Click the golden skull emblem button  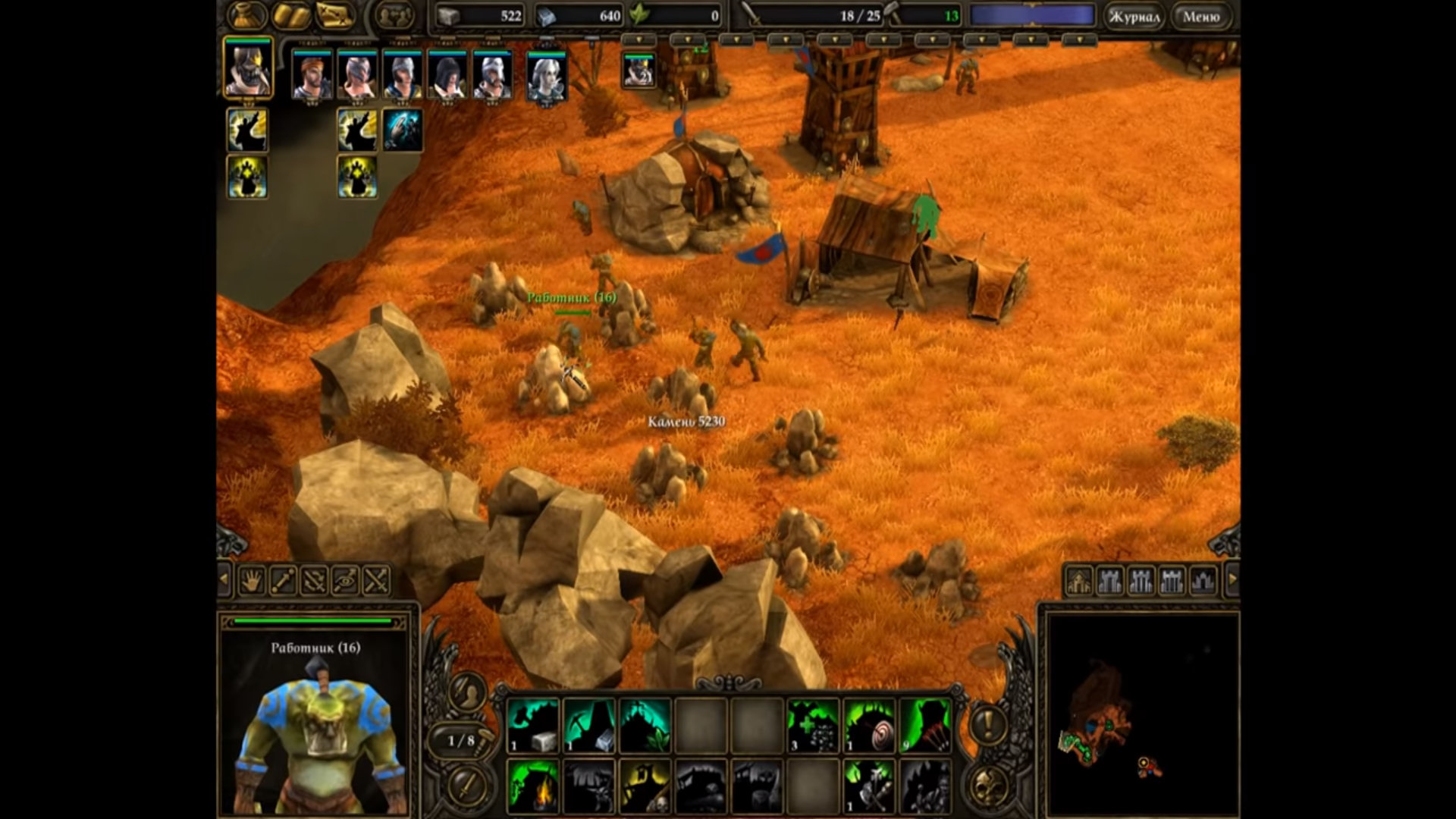click(x=987, y=784)
